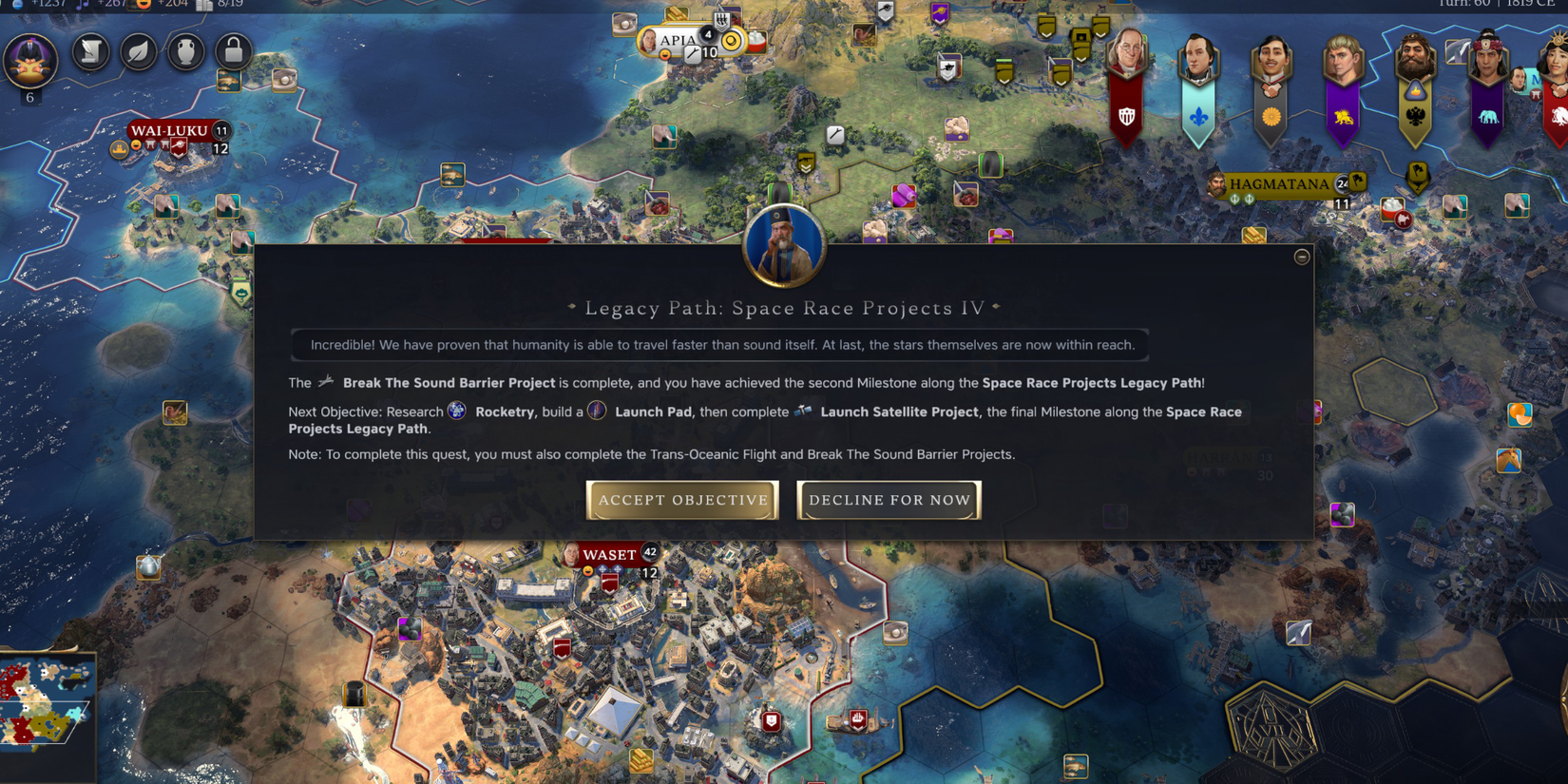This screenshot has height=784, width=1568.
Task: Collapse the Legacy Path dialog with the minus button
Action: tap(1303, 257)
